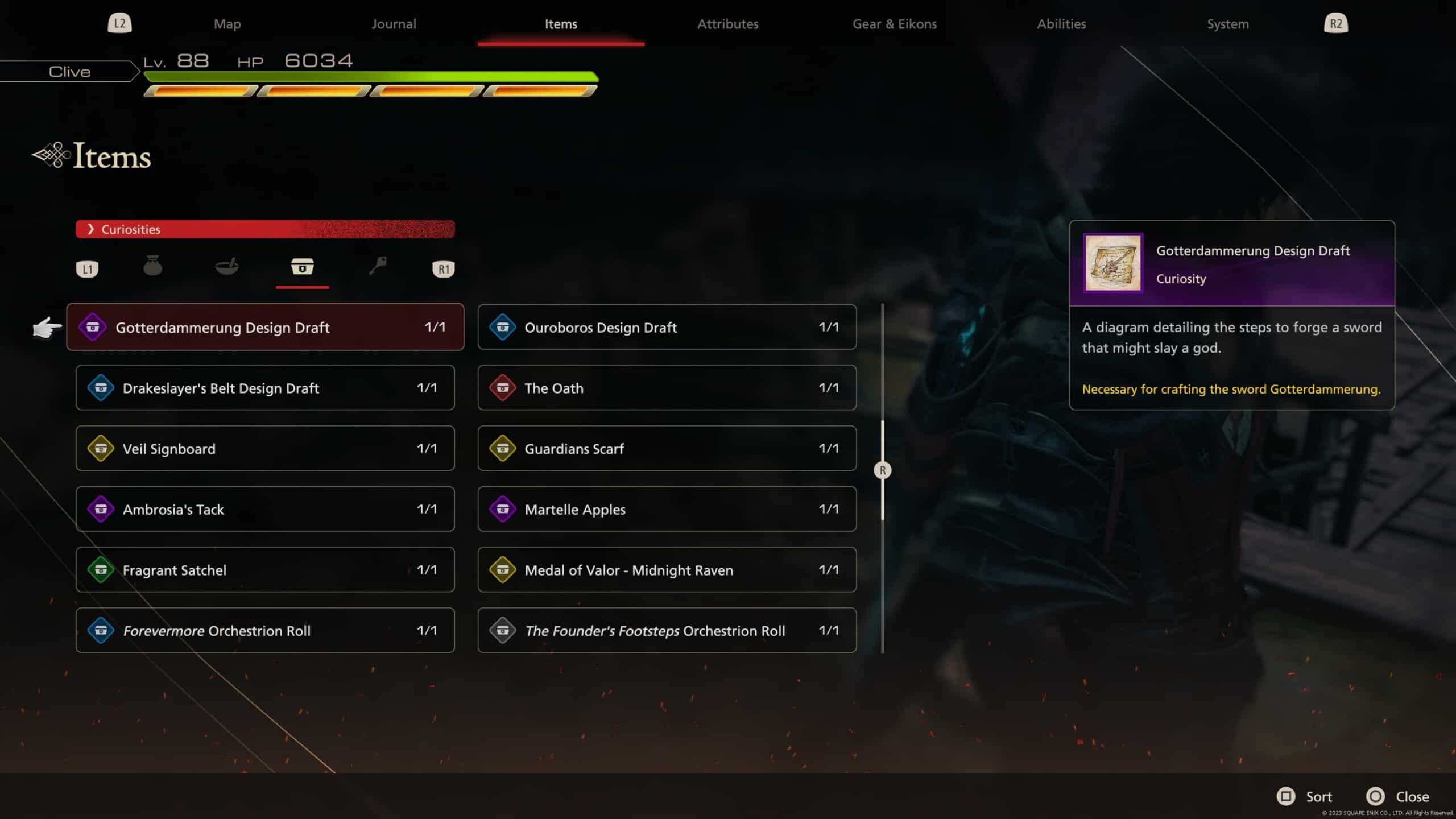Show the pouch item category

pyautogui.click(x=152, y=266)
